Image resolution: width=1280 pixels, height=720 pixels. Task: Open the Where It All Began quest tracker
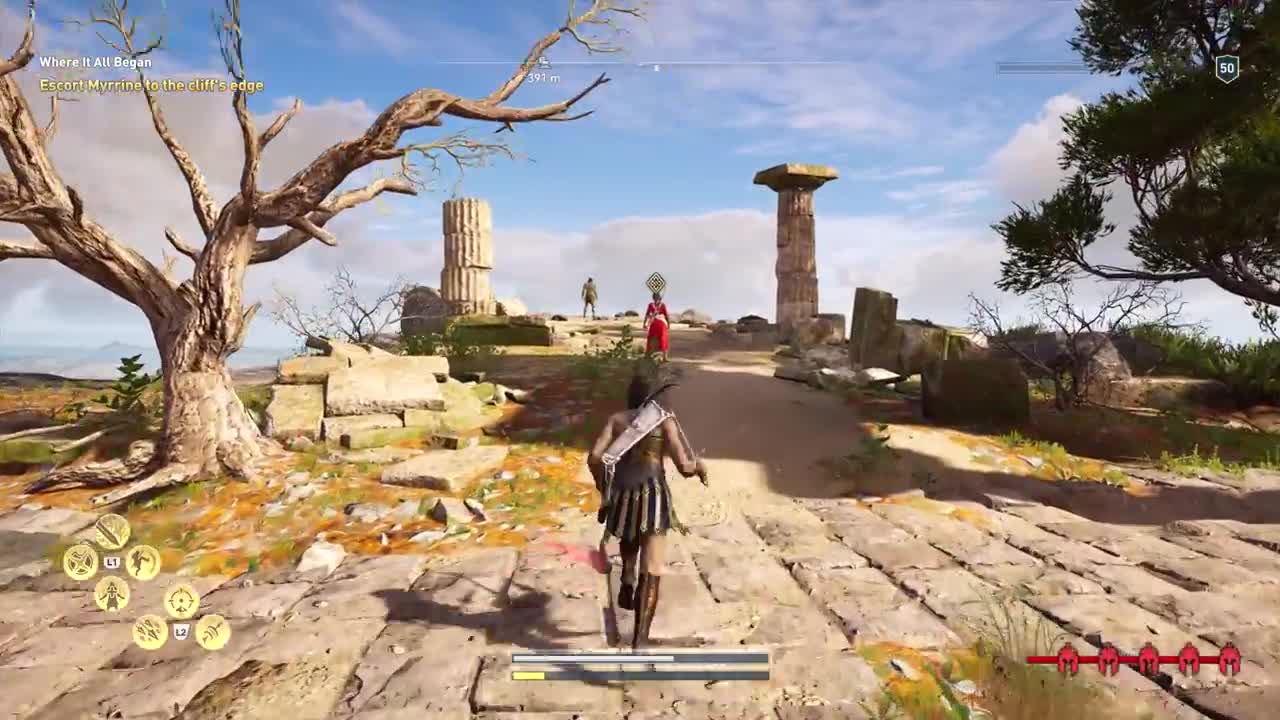[96, 62]
